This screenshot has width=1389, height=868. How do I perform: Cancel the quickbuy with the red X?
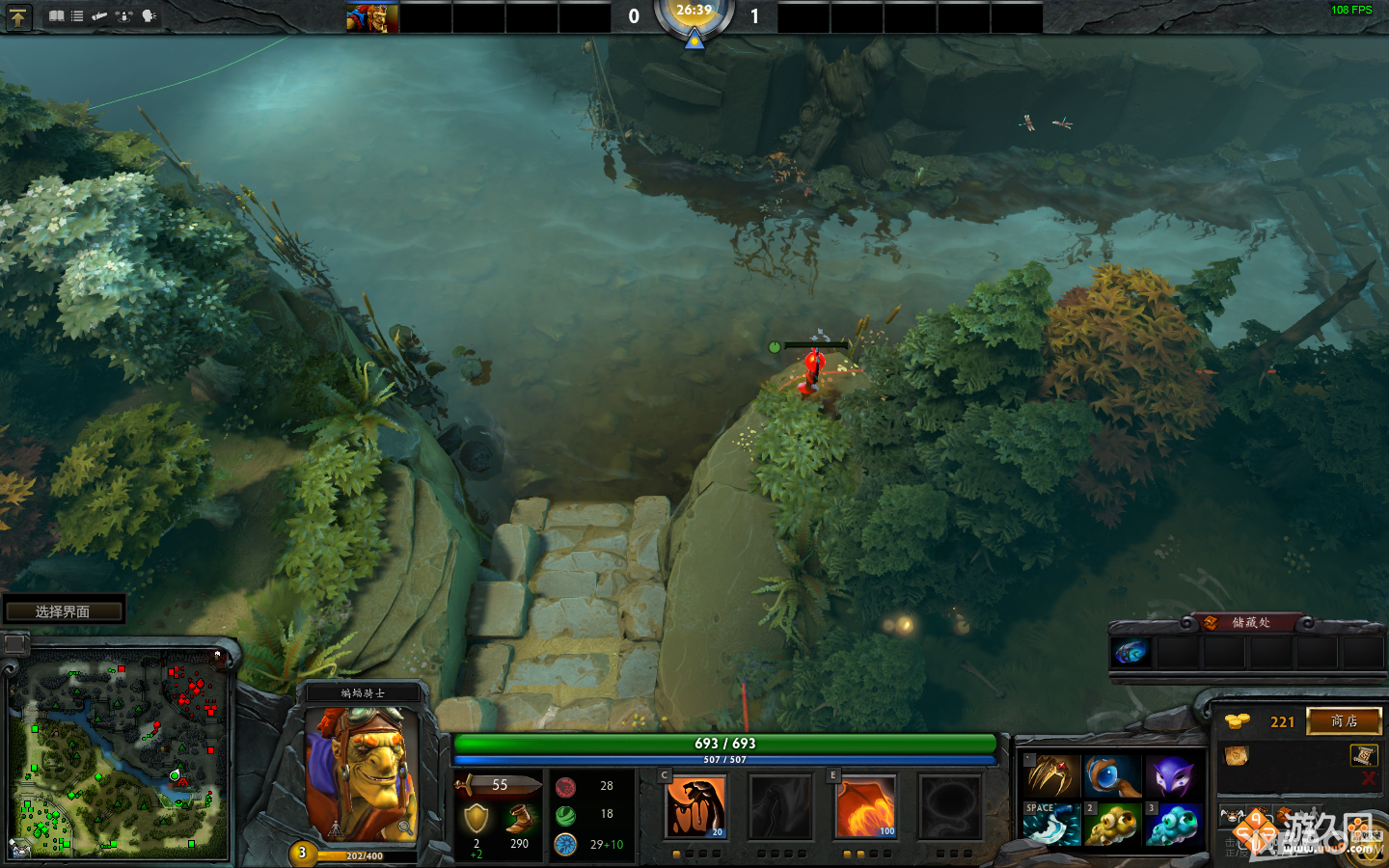[x=1371, y=778]
